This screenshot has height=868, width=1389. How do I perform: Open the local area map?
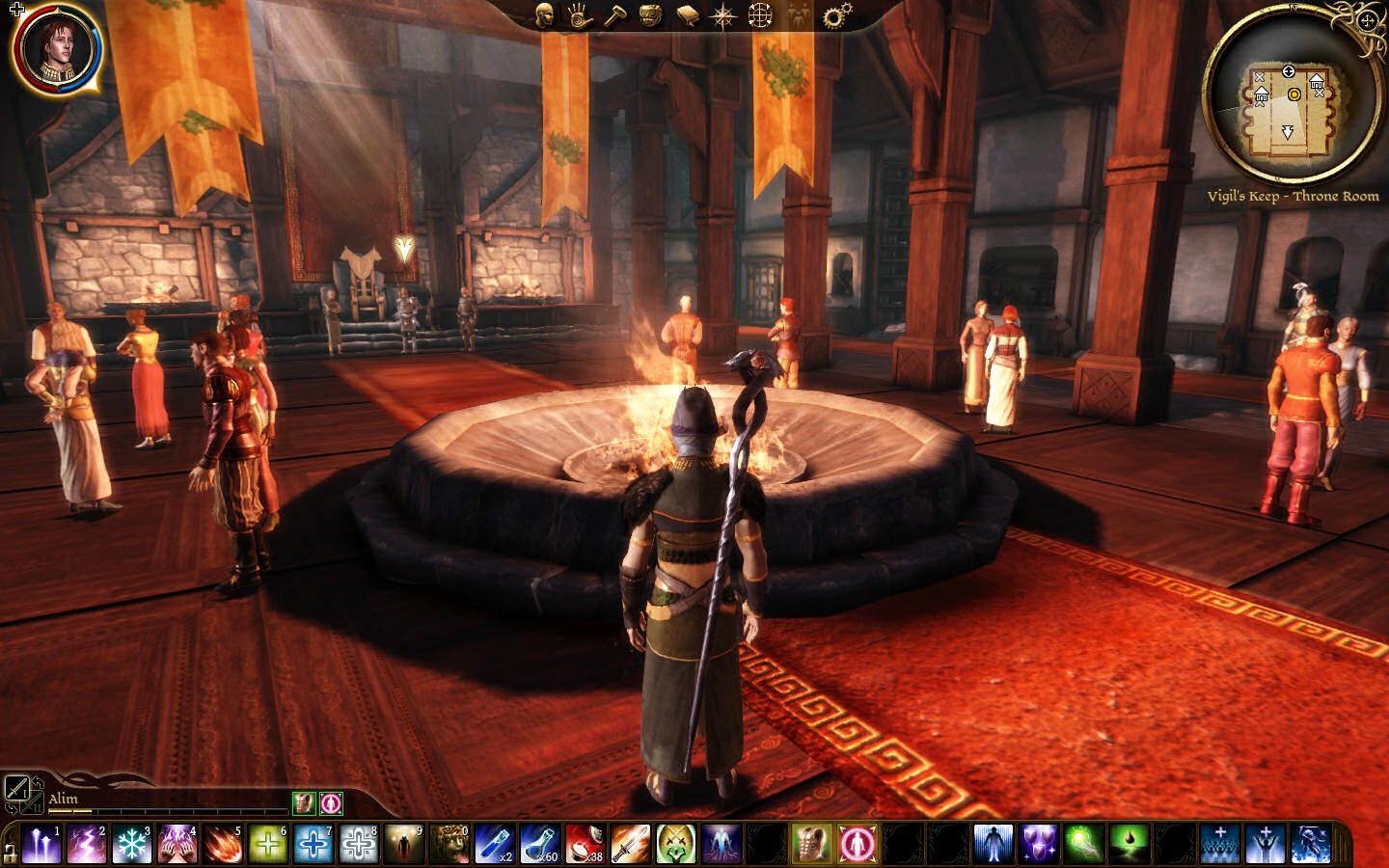tap(722, 14)
